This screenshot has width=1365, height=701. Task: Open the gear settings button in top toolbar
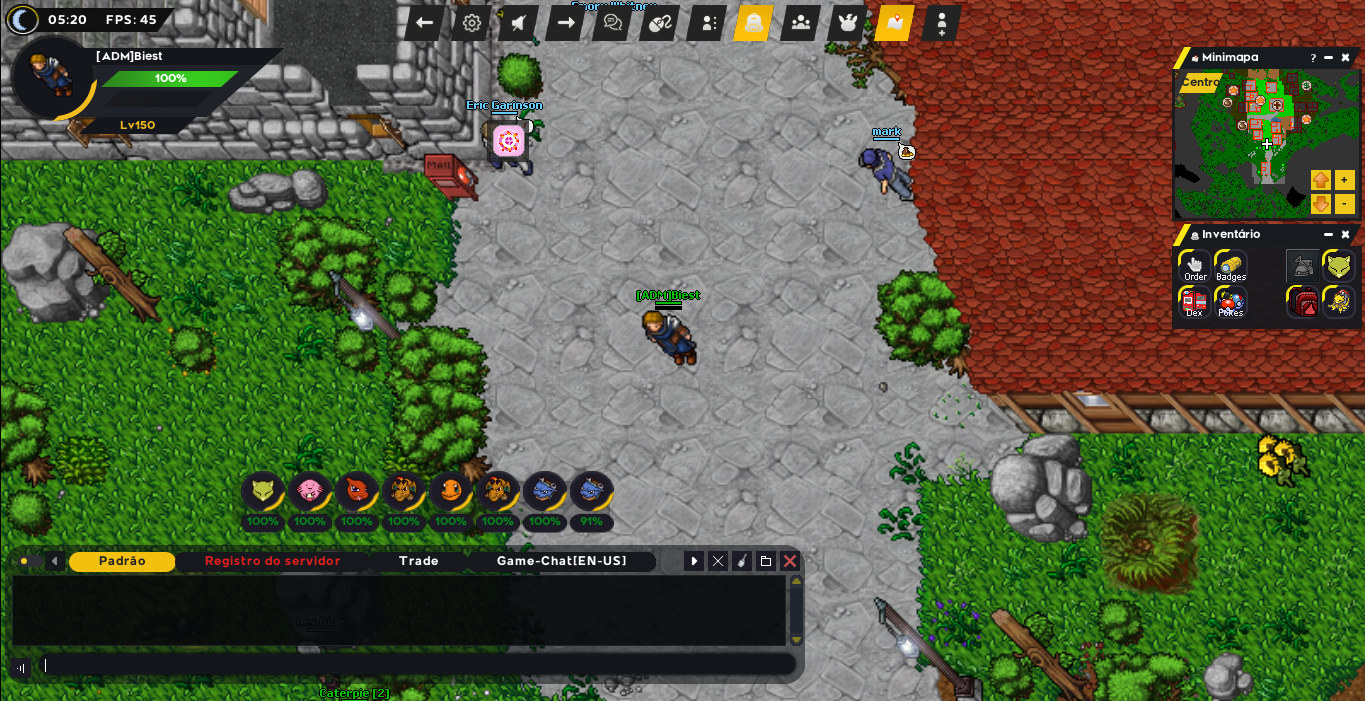click(x=472, y=23)
